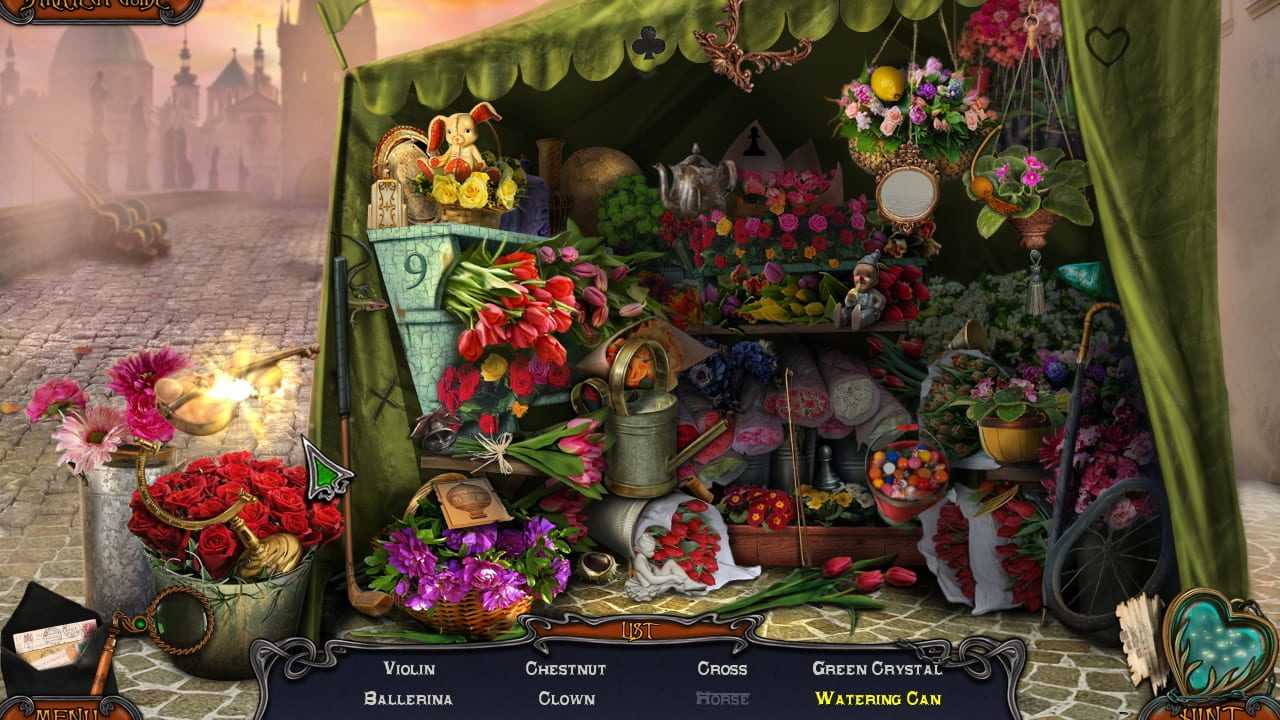The image size is (1280, 720).
Task: Open the Strategy Guide
Action: pos(100,10)
